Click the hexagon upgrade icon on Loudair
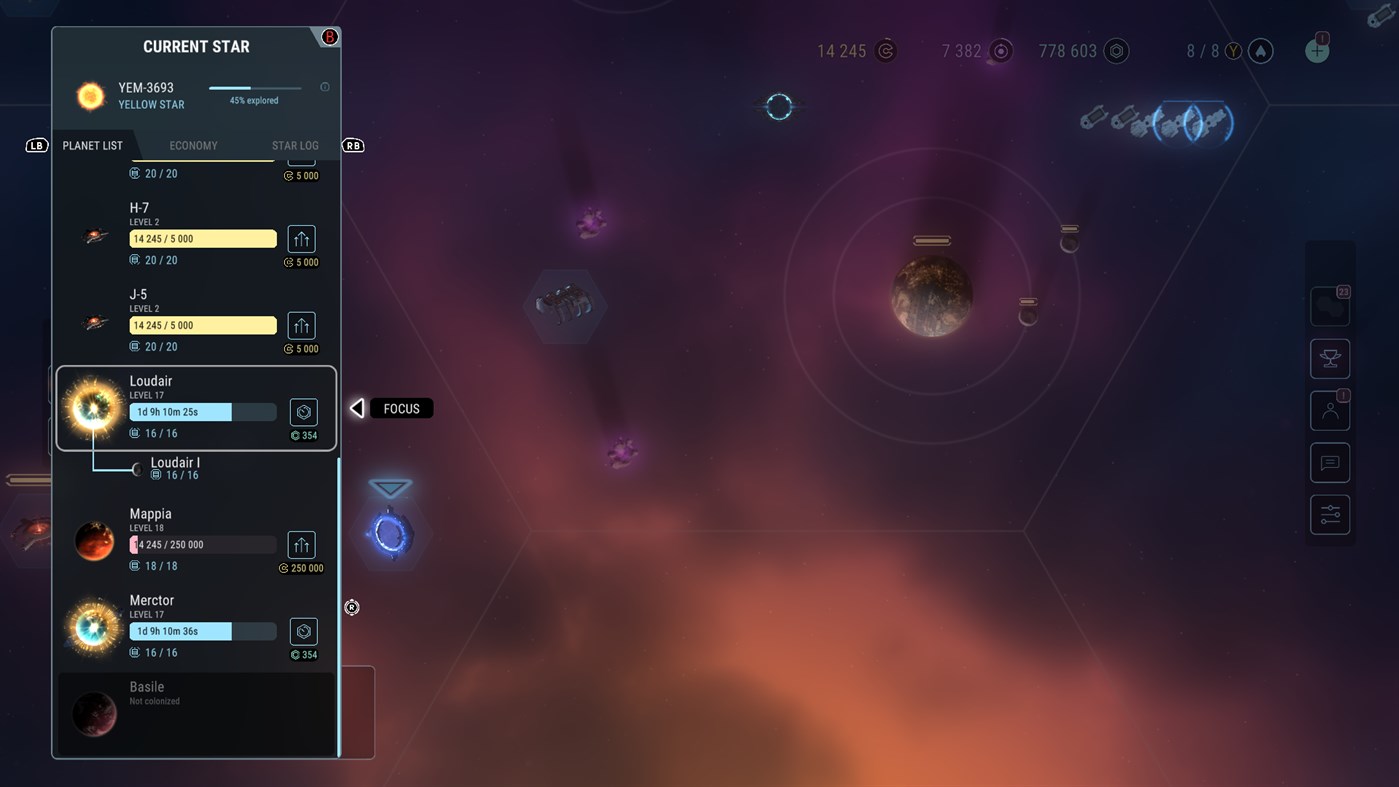 (x=303, y=411)
